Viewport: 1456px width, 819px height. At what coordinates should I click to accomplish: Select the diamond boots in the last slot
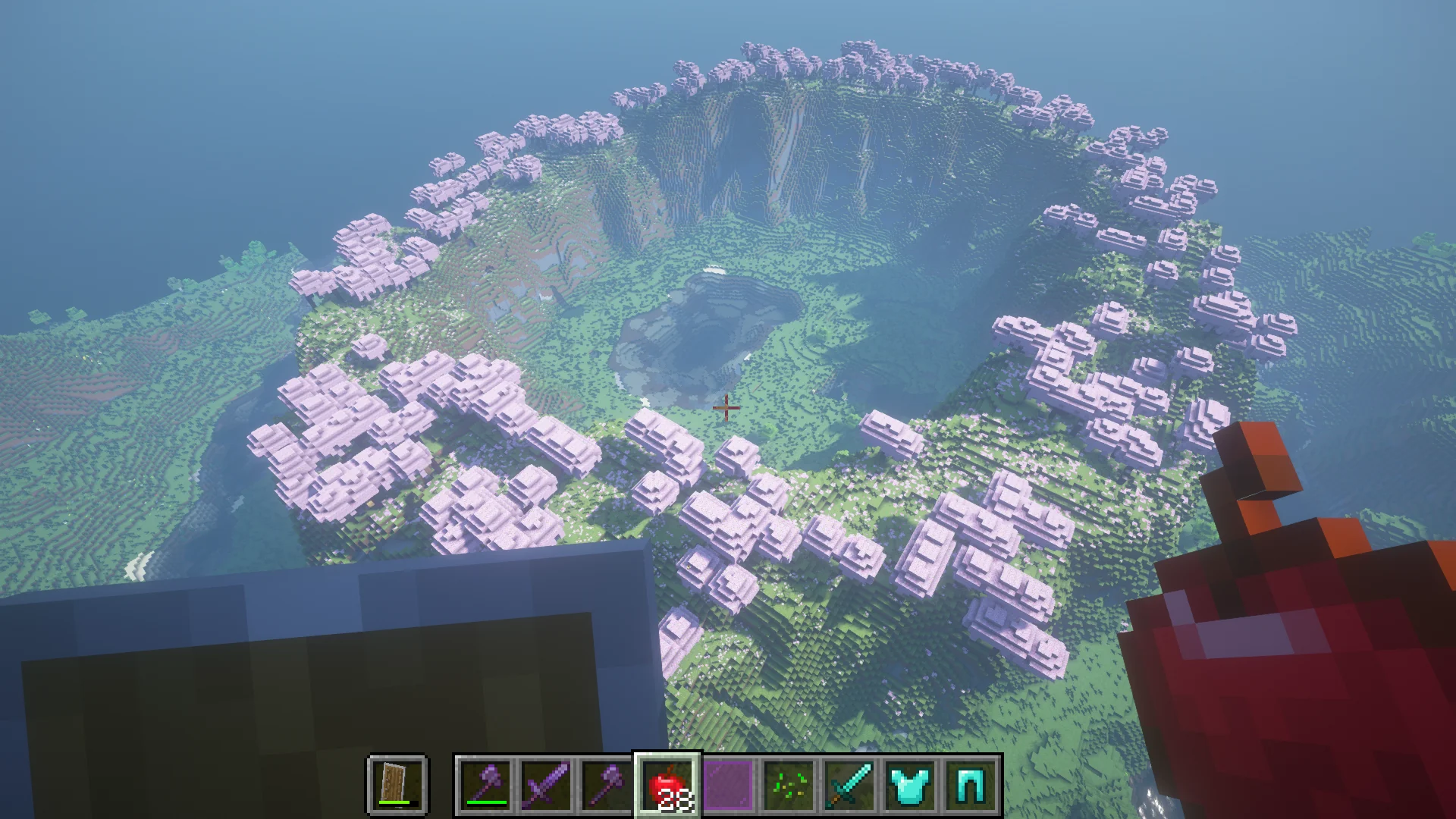969,785
